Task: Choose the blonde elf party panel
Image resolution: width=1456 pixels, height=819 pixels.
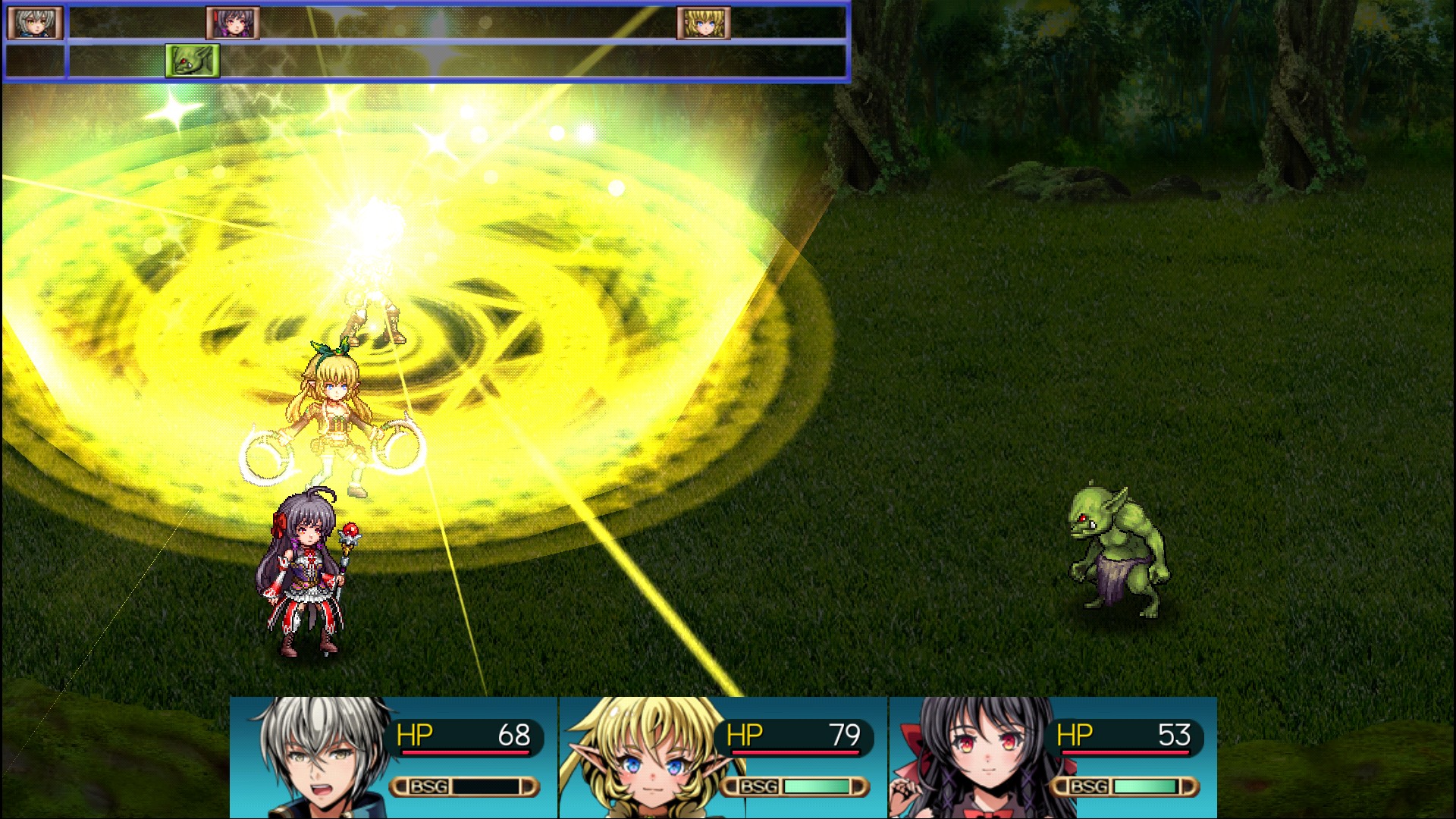Action: 723,757
